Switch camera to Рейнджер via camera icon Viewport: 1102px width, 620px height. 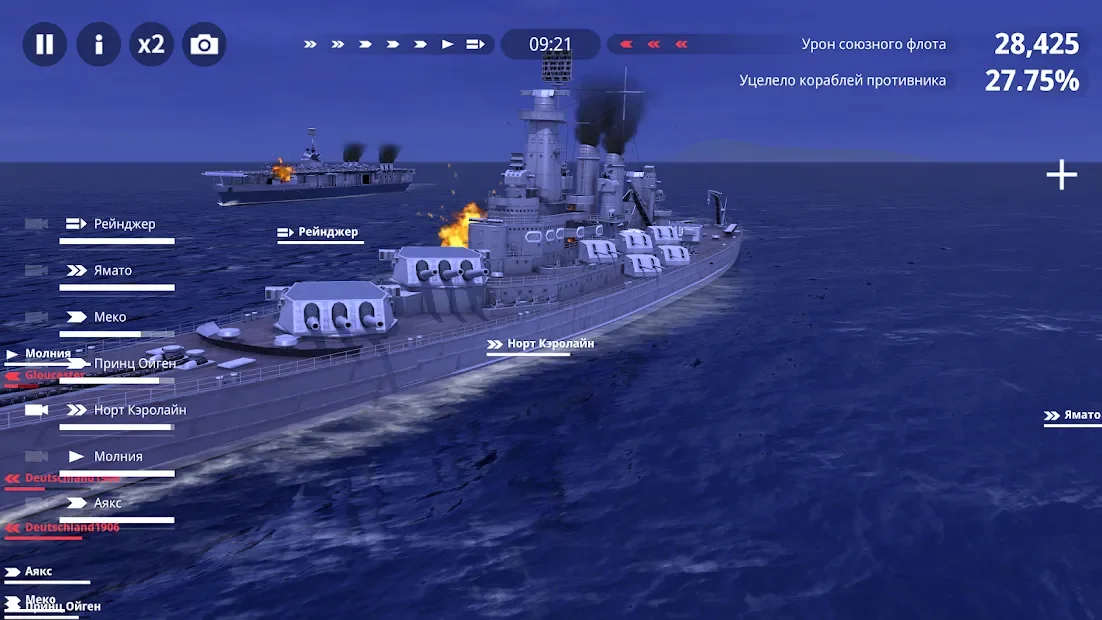[x=37, y=224]
